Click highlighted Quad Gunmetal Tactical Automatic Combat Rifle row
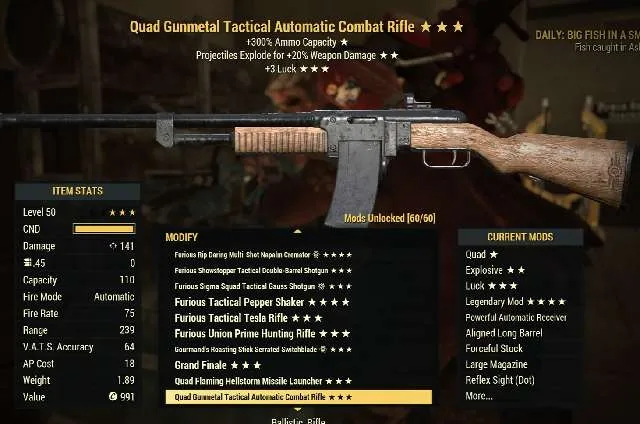Viewport: 640px width, 424px height. tap(297, 397)
